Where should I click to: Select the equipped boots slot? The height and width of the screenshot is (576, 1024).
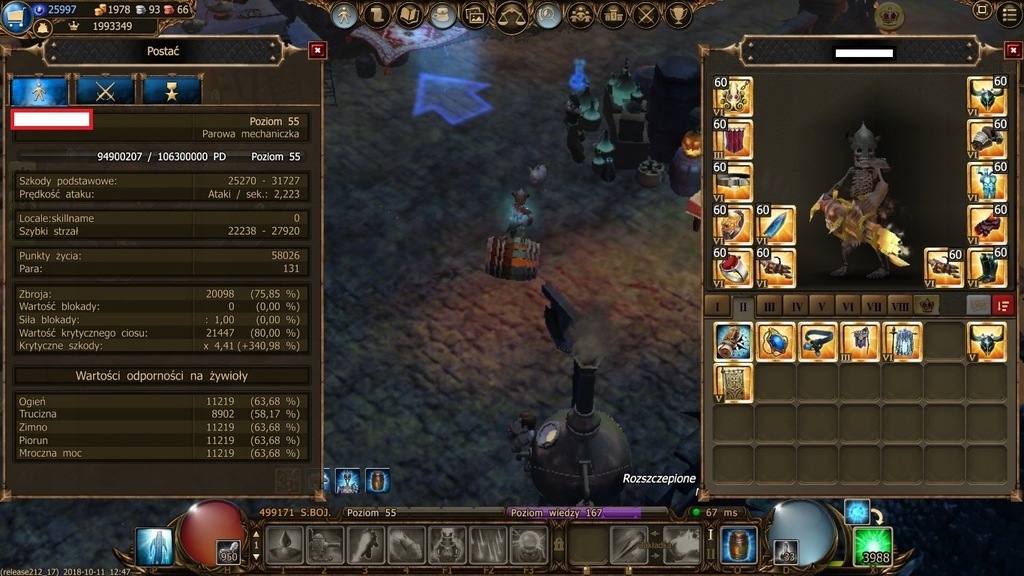point(987,268)
